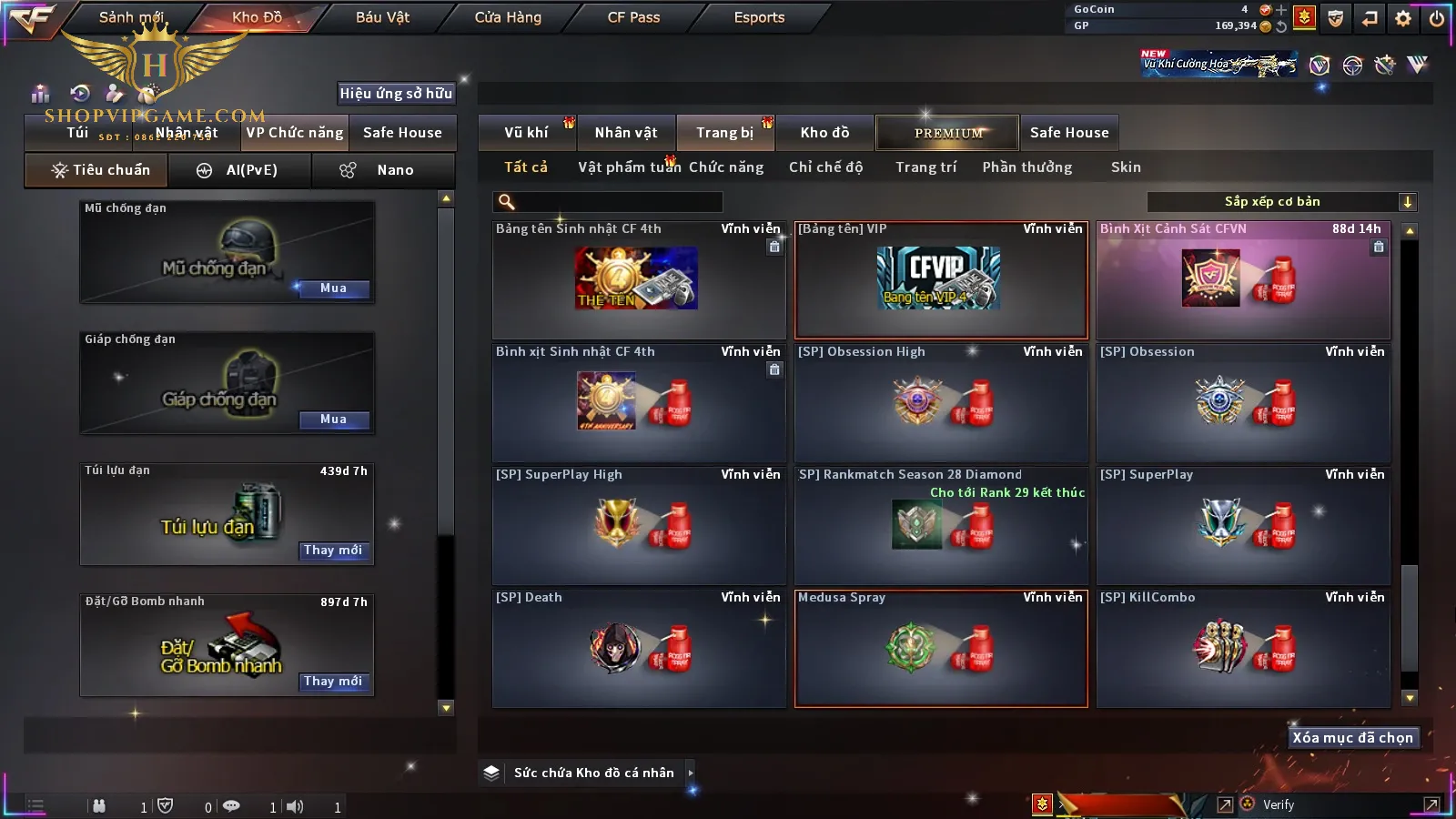Viewport: 1456px width, 819px height.
Task: Go to the CF Pass menu
Action: [x=633, y=17]
